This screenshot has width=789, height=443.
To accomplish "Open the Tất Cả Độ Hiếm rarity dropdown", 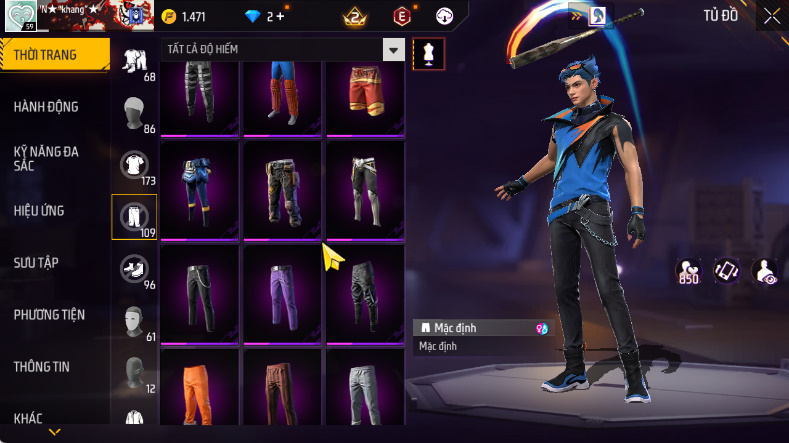I will pyautogui.click(x=394, y=50).
